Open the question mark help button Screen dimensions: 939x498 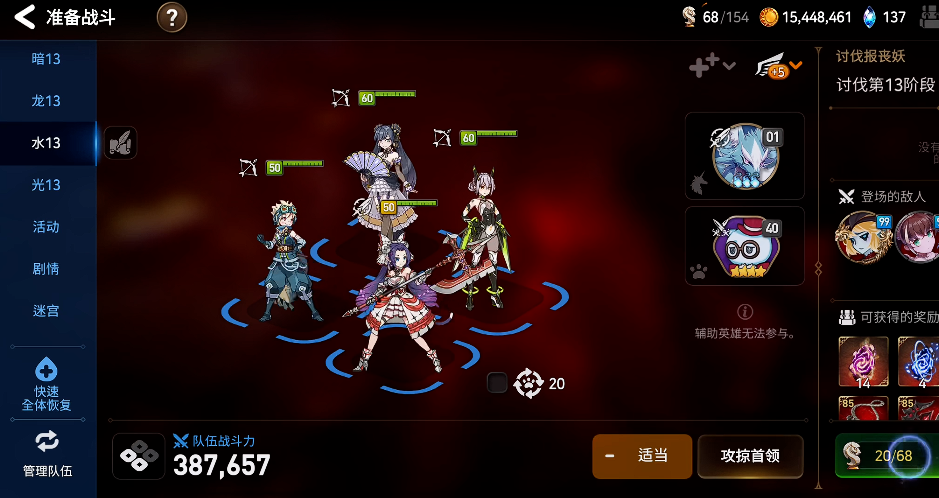[172, 17]
